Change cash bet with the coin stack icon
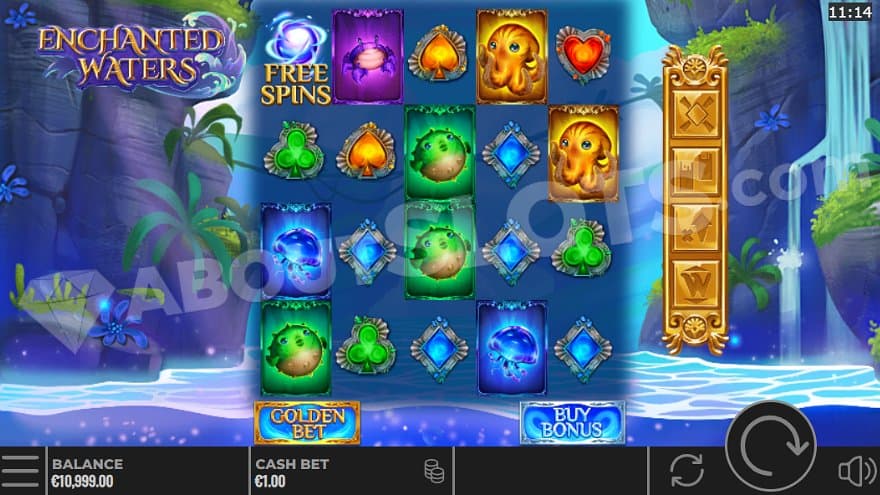This screenshot has height=495, width=880. tap(433, 471)
